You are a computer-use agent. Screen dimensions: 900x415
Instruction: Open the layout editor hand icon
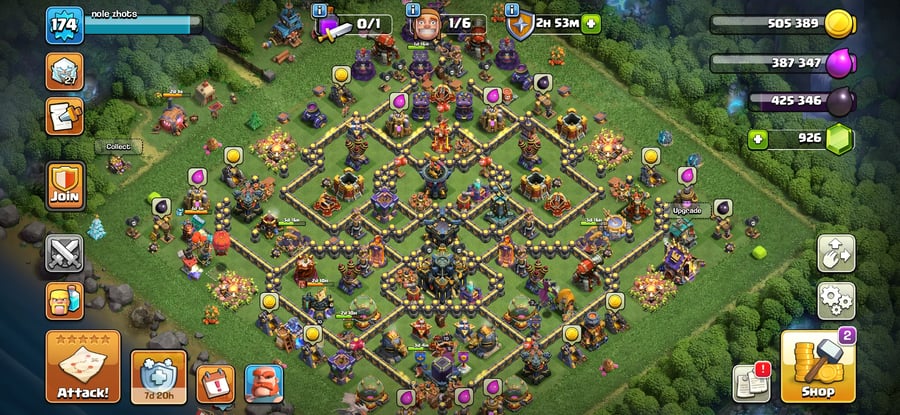(x=836, y=253)
